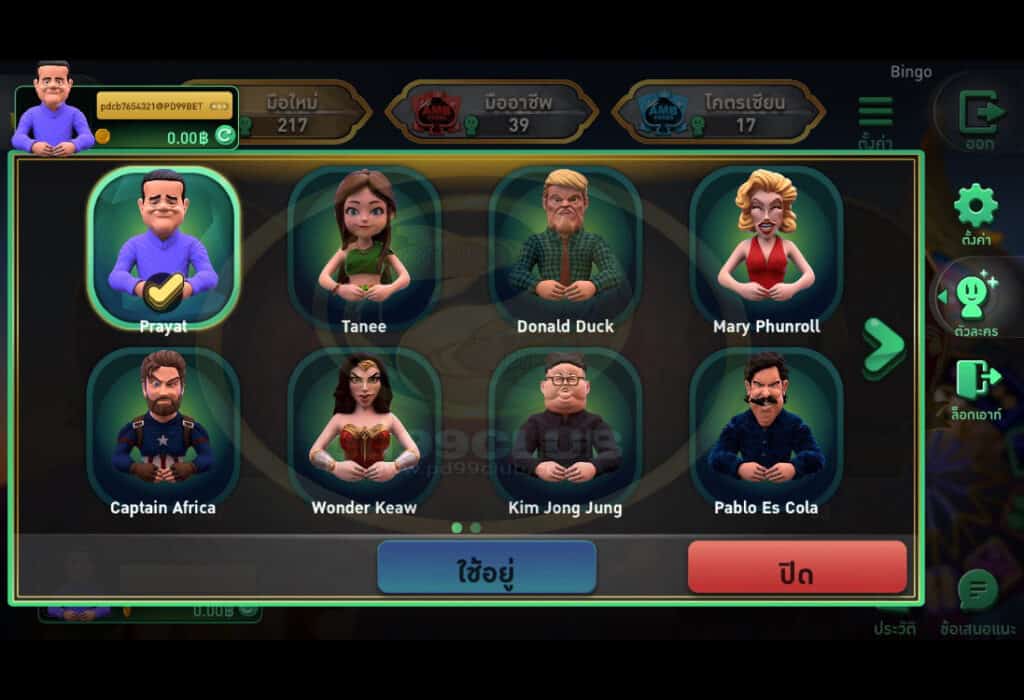Viewport: 1024px width, 700px height.
Task: Exit the game with the ออก button
Action: click(979, 112)
